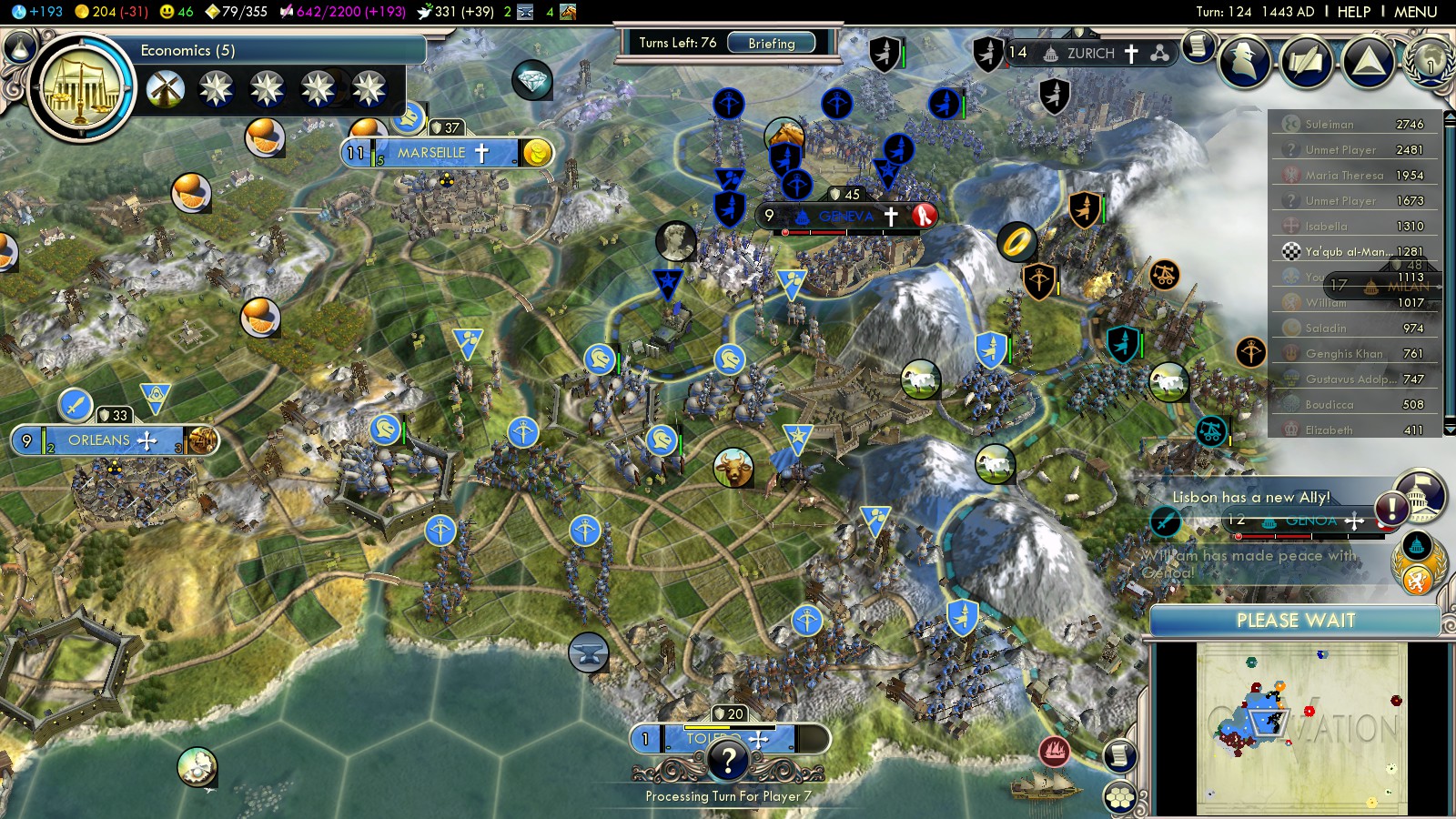Toggle the hex-grid strategic view button

click(1121, 798)
